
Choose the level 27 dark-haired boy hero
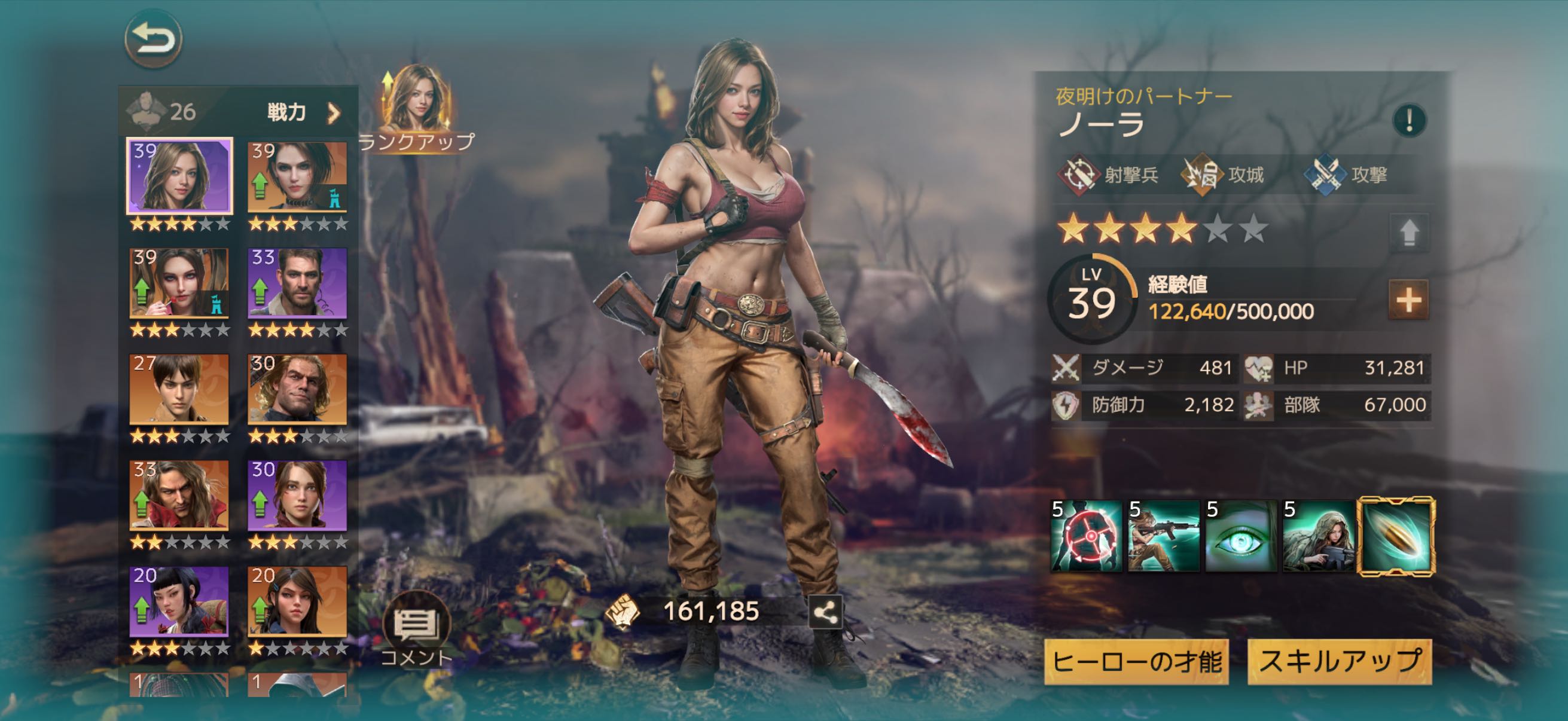[179, 389]
